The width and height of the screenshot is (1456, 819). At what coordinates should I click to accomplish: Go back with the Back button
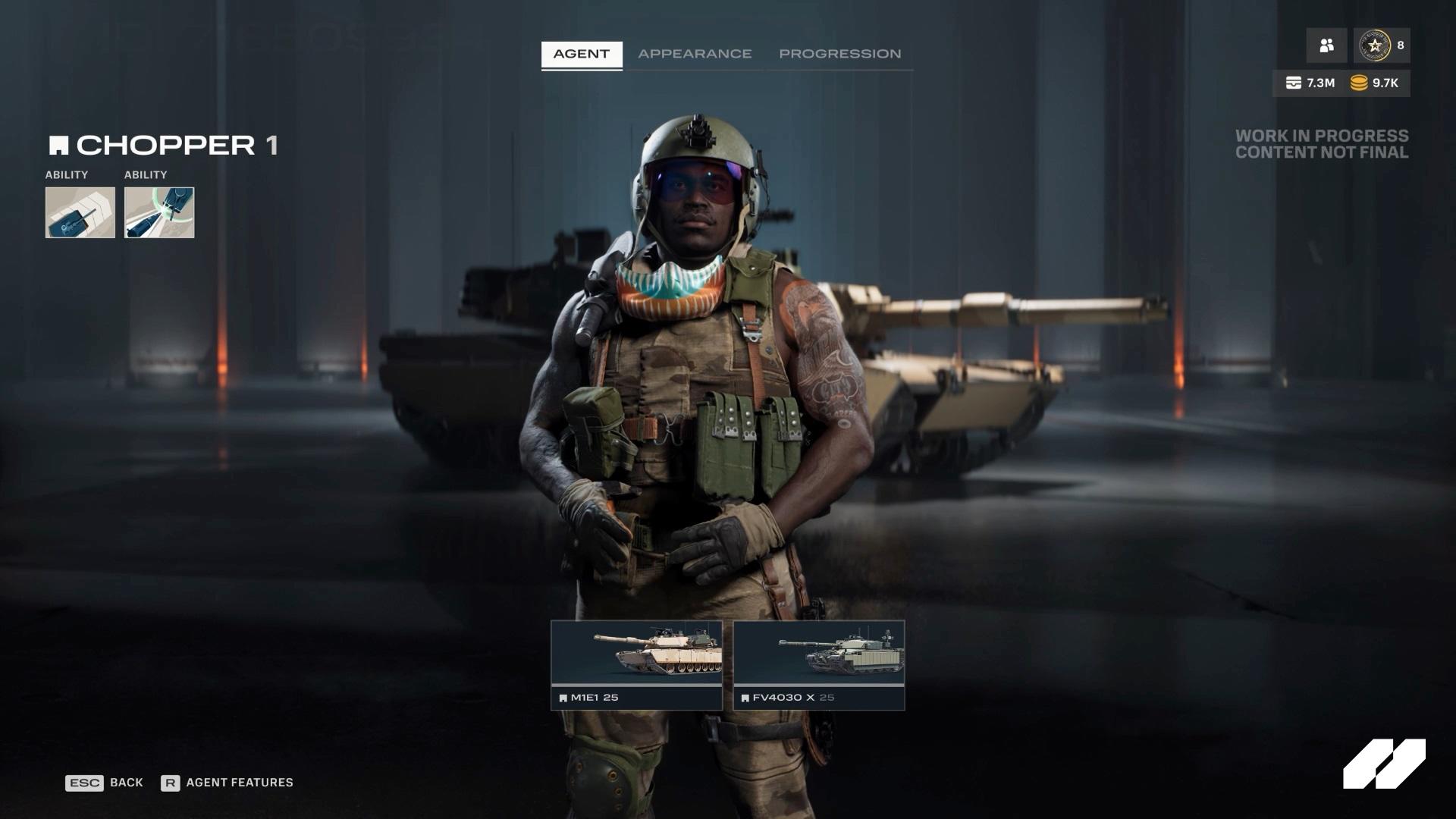105,783
